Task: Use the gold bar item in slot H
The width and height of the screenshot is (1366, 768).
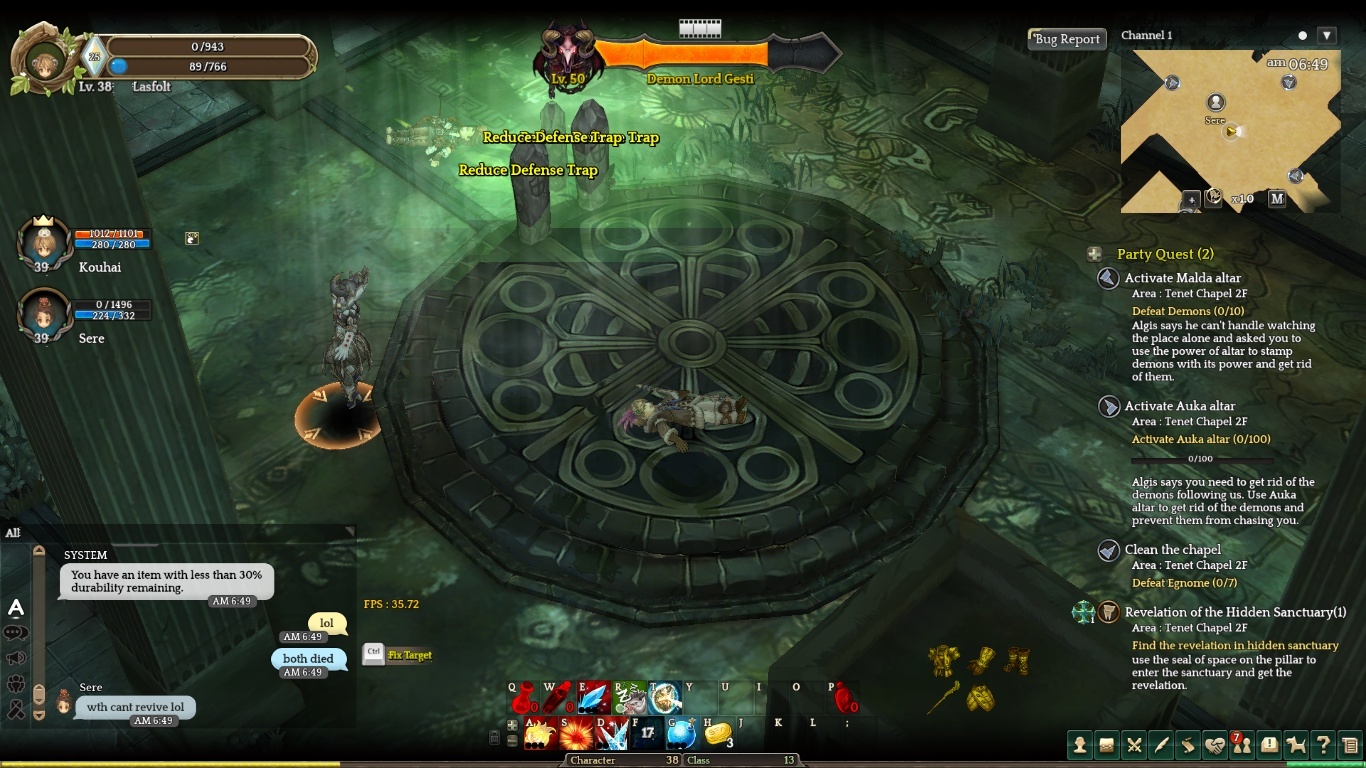Action: coord(717,734)
